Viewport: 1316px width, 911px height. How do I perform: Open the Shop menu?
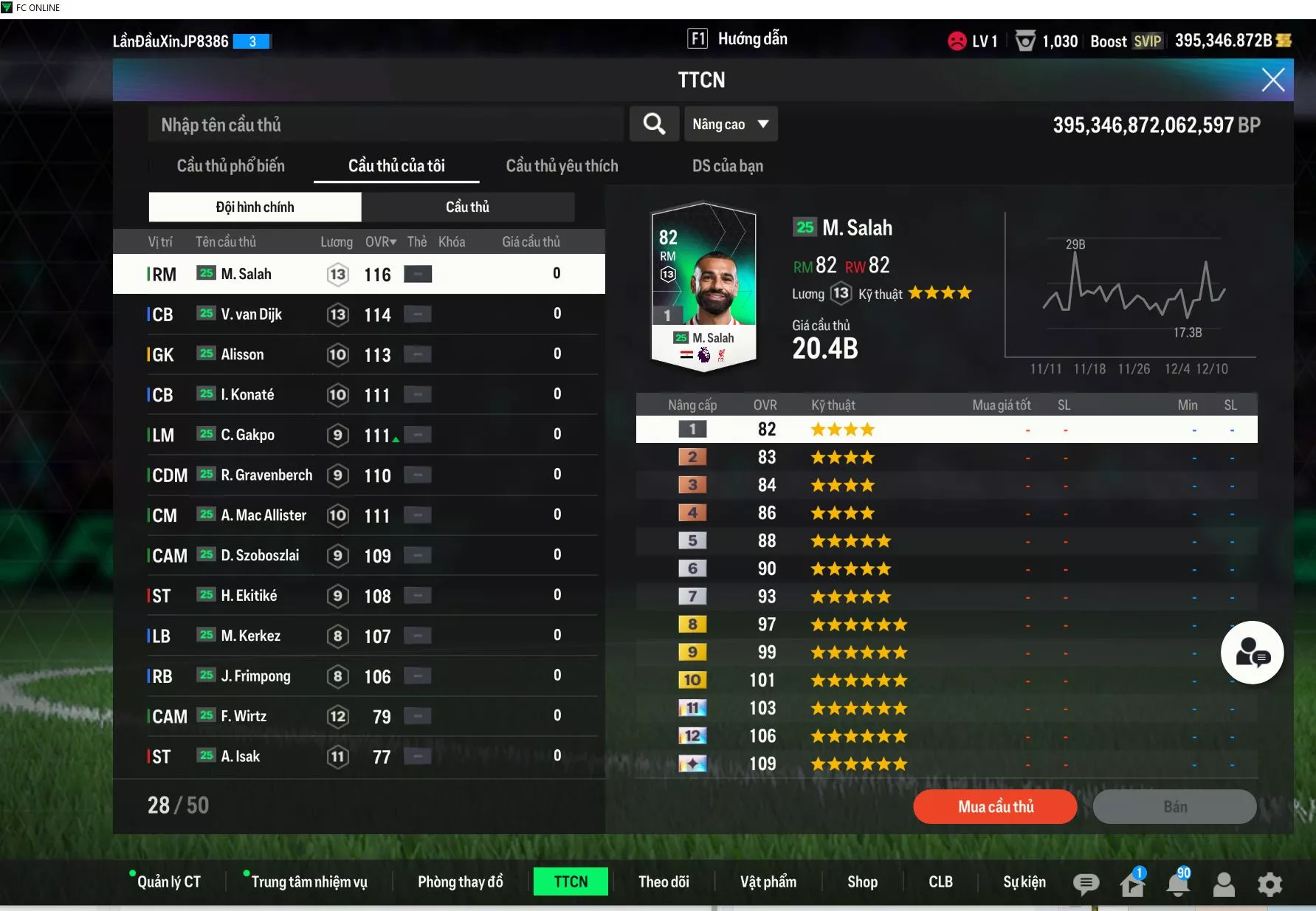862,882
